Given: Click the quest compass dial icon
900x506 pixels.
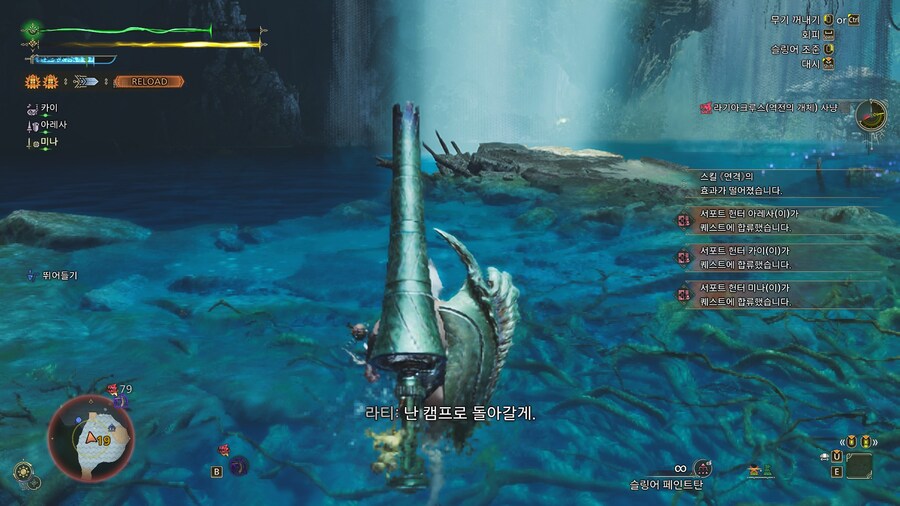Looking at the screenshot, I should [x=870, y=115].
